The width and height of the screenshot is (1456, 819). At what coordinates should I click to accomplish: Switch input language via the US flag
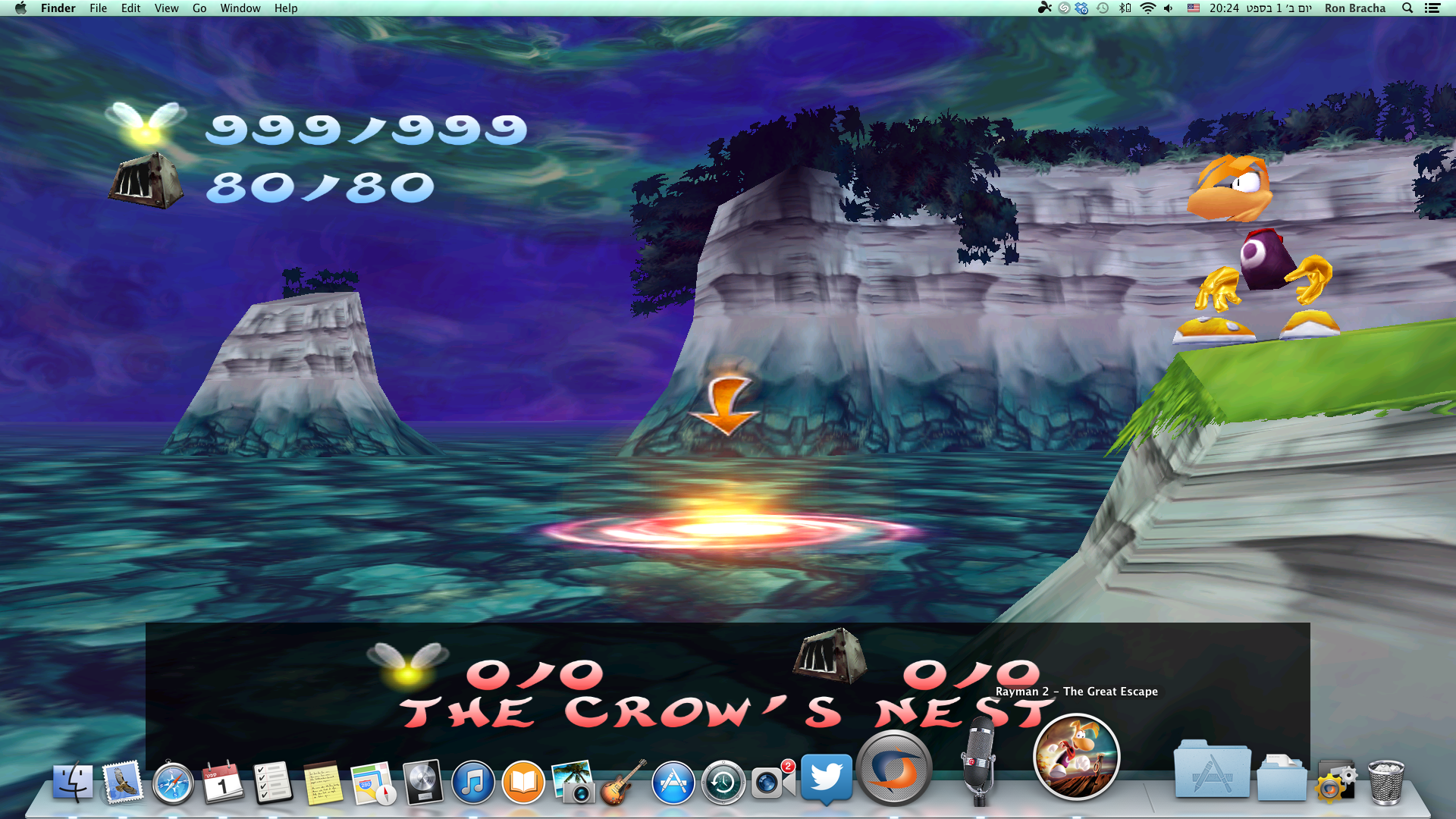tap(1194, 8)
